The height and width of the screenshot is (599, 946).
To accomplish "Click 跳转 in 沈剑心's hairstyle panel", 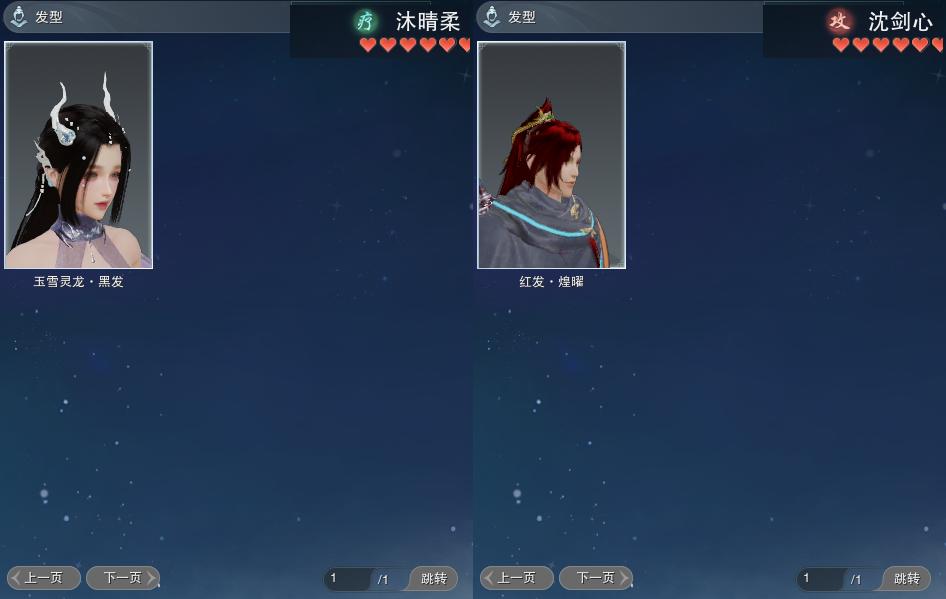I will click(x=906, y=579).
